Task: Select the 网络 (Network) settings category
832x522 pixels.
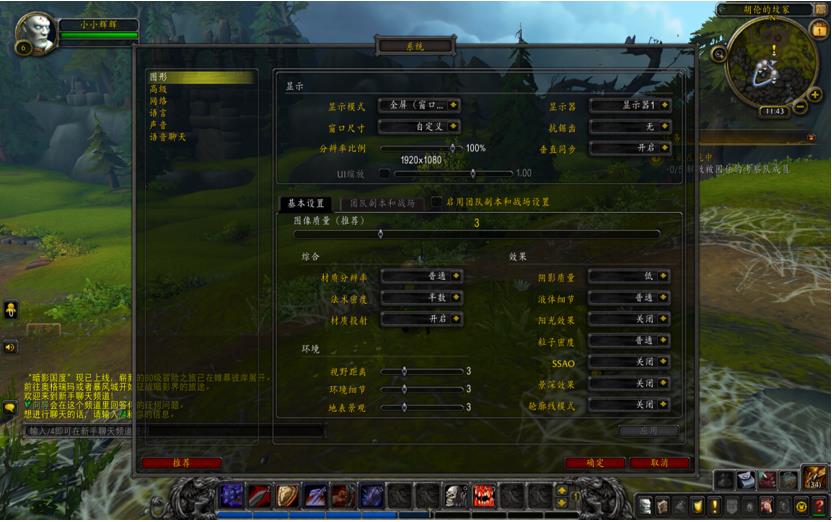Action: 159,101
